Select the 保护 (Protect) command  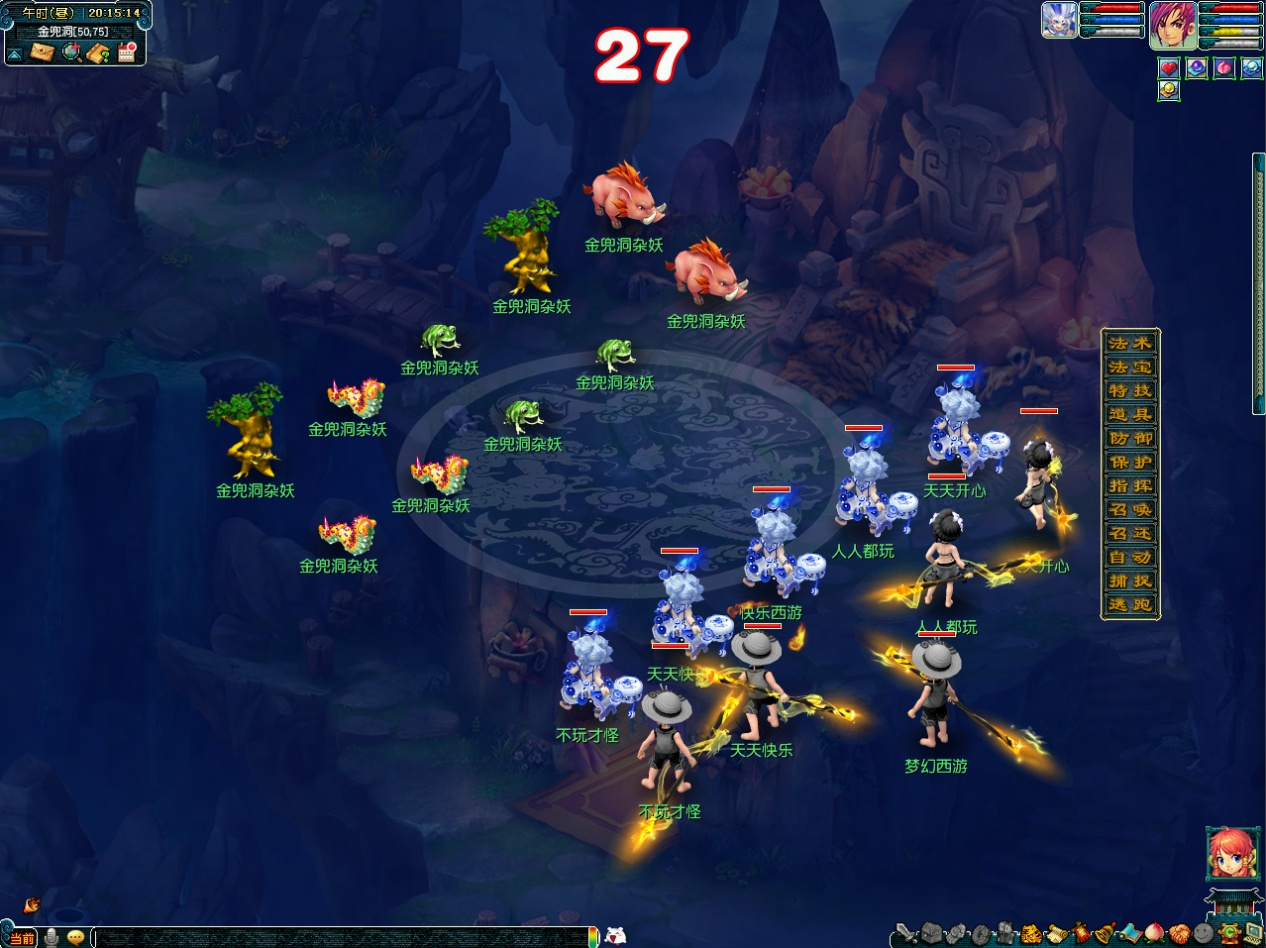[1130, 462]
